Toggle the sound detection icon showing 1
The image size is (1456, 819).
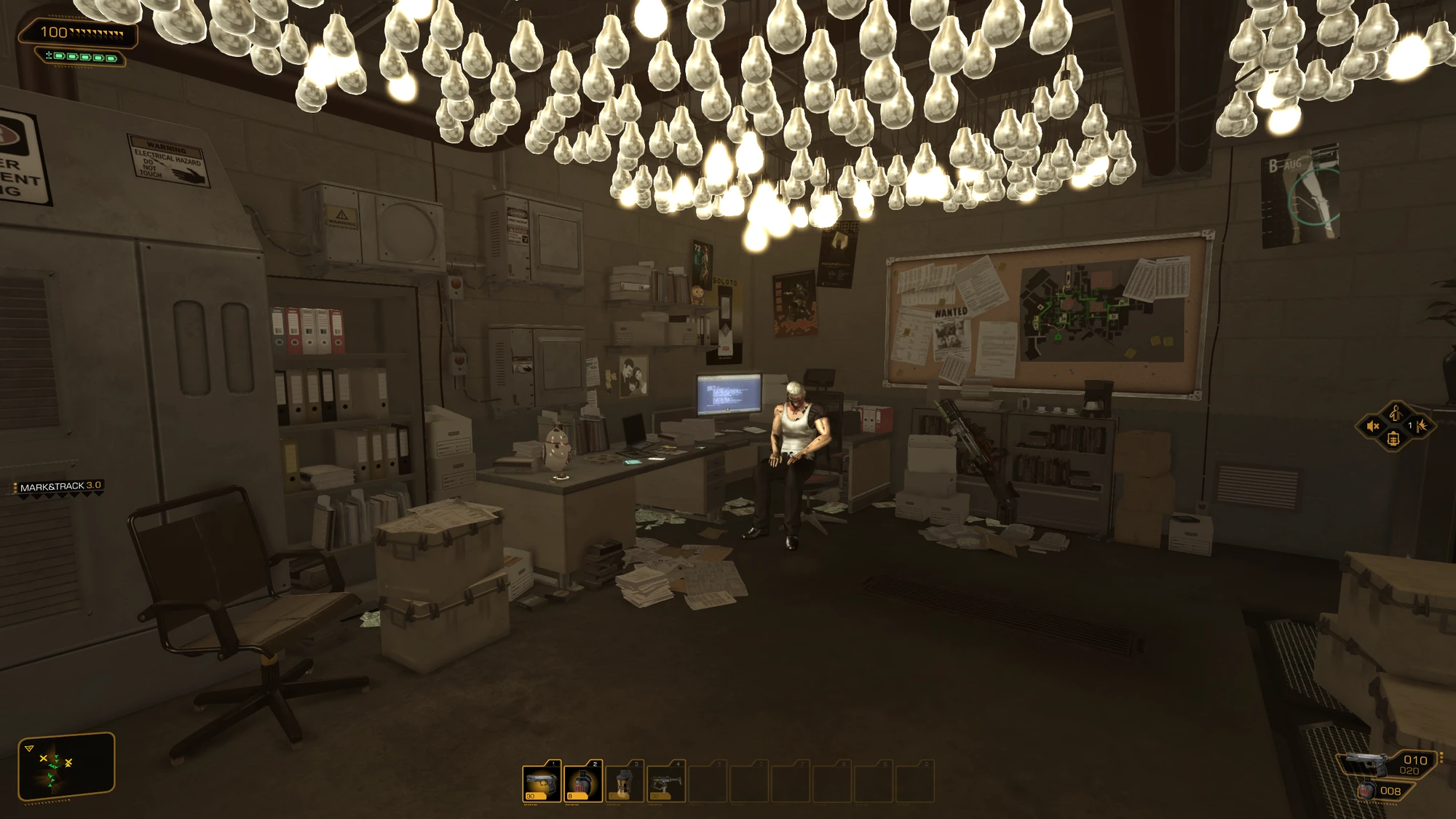[x=1418, y=426]
